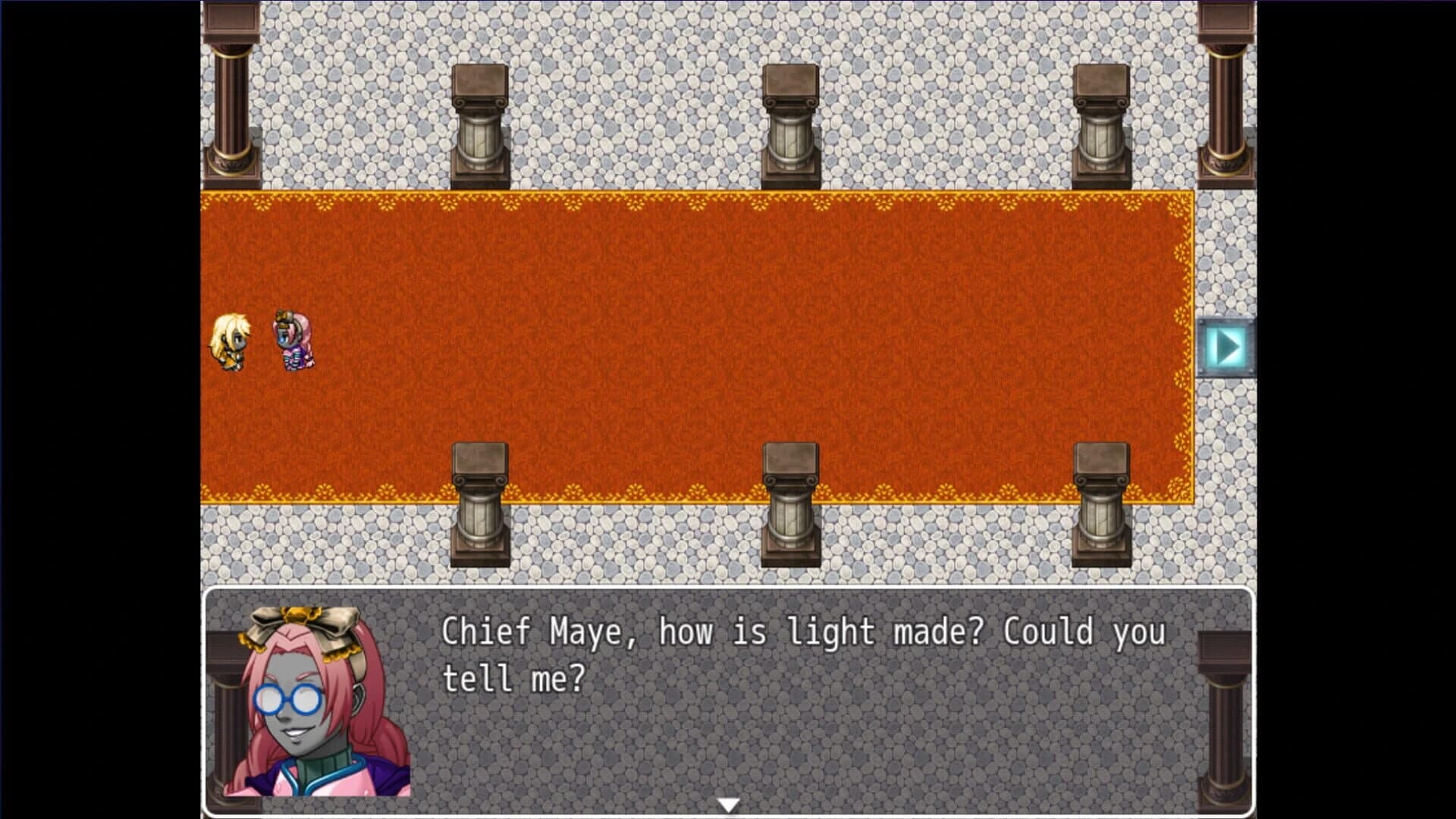This screenshot has width=1456, height=819.
Task: Select the blonde-haired character sprite
Action: pyautogui.click(x=231, y=343)
